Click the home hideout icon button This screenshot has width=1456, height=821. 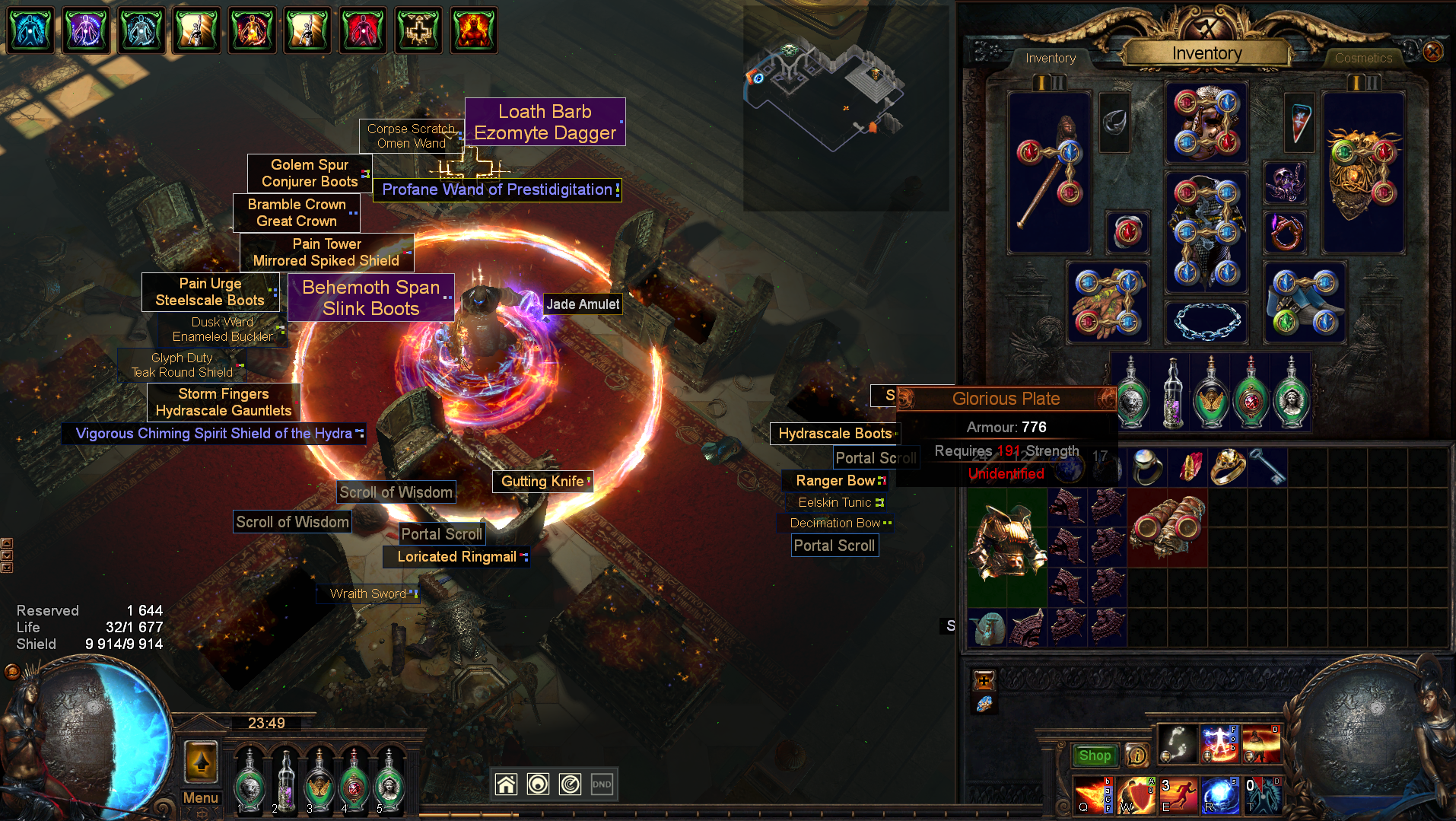pos(506,784)
